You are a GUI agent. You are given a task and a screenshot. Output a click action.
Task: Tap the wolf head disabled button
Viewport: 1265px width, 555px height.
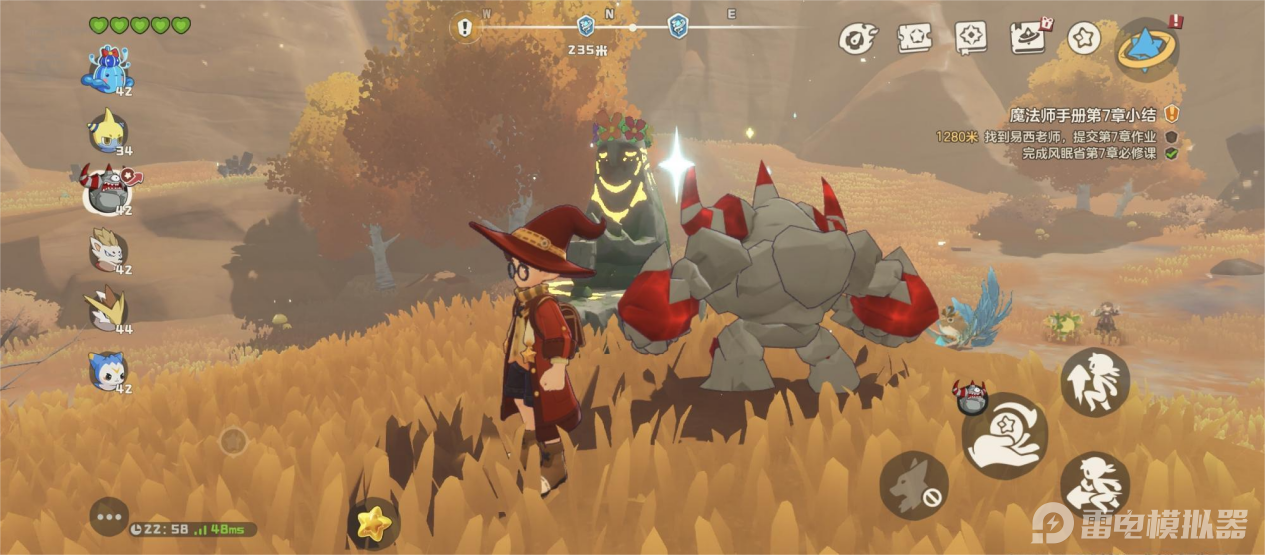[913, 485]
